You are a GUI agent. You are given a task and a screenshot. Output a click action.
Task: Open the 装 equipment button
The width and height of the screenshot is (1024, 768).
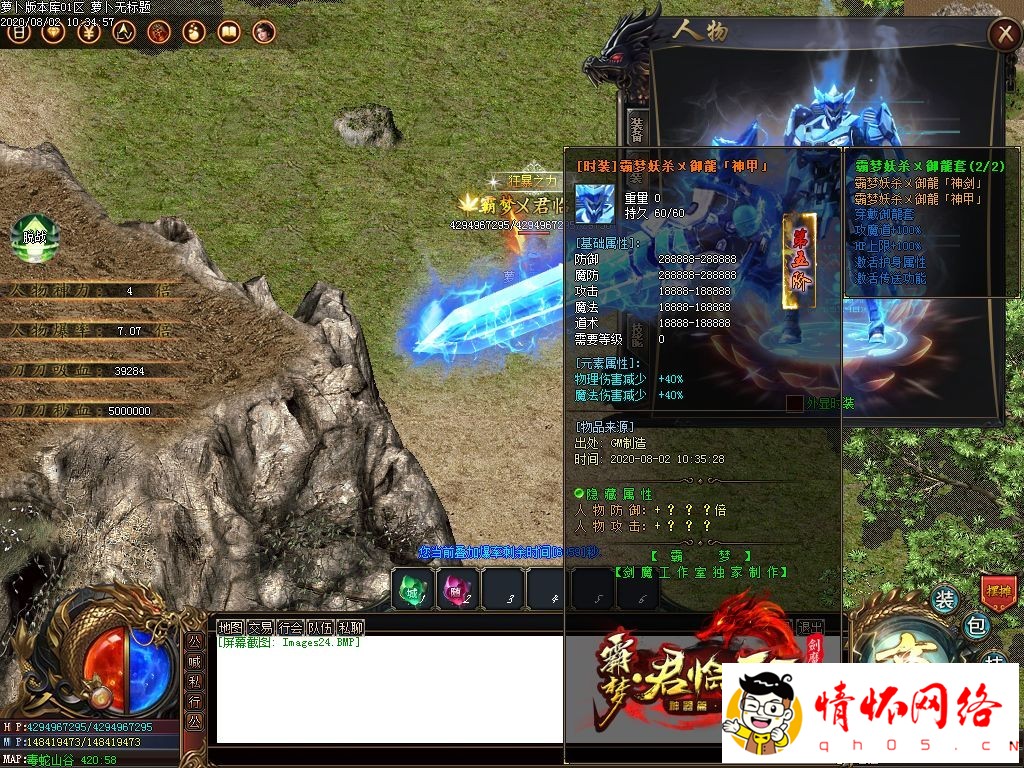pyautogui.click(x=944, y=599)
